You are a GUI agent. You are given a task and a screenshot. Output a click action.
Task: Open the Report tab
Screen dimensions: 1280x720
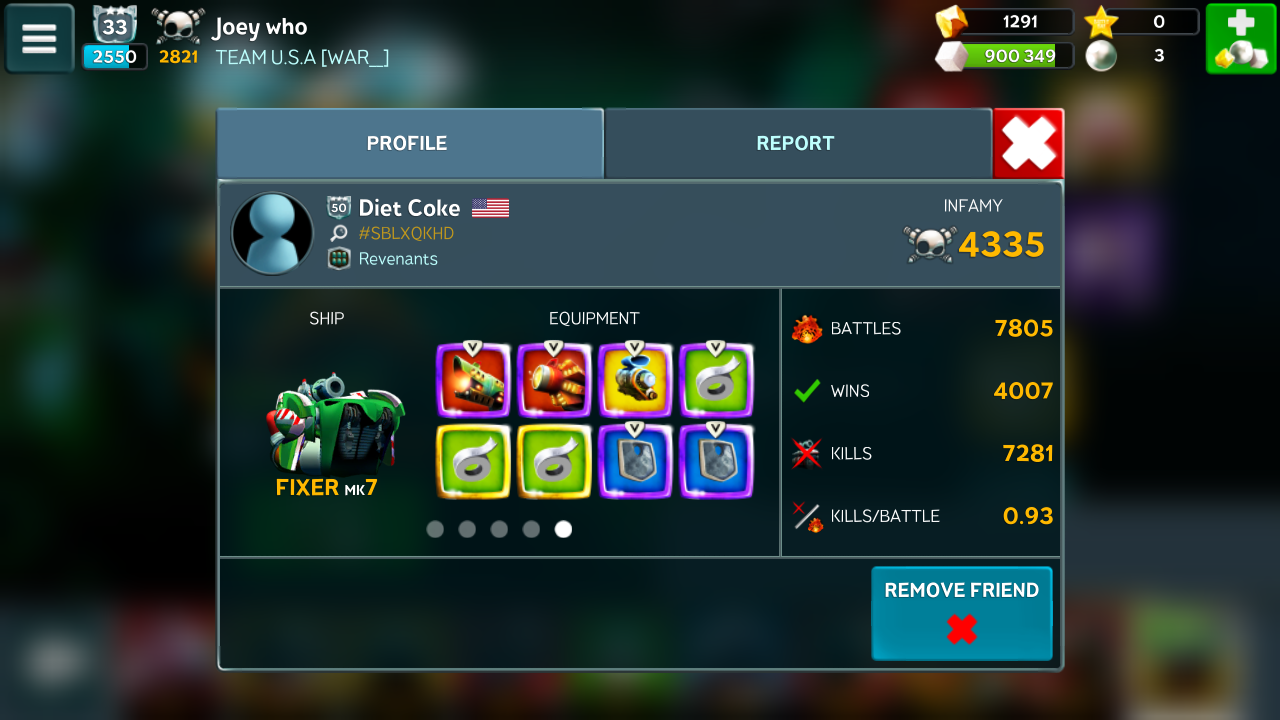click(x=795, y=143)
